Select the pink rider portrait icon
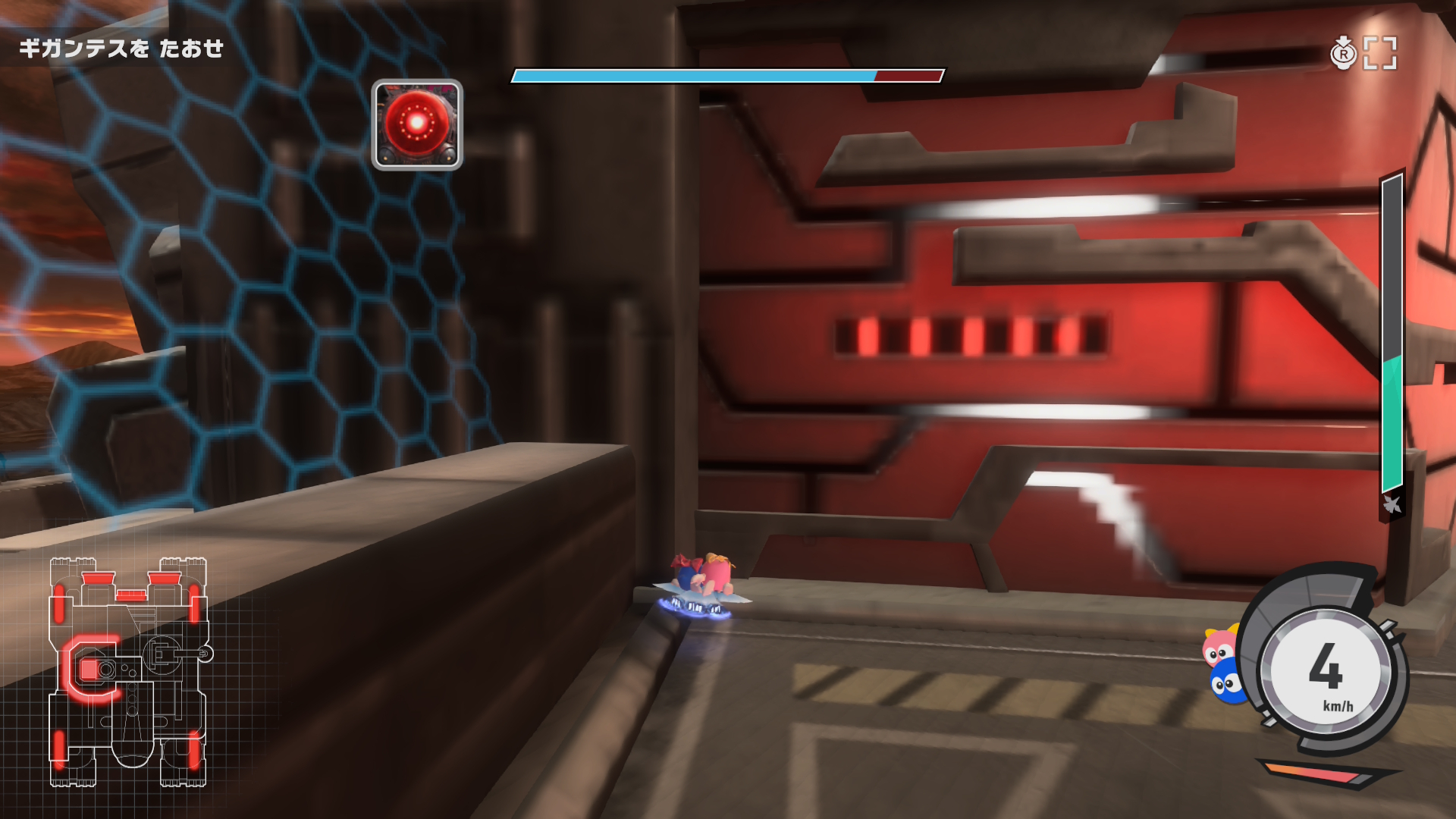This screenshot has width=1456, height=819. 1219,648
